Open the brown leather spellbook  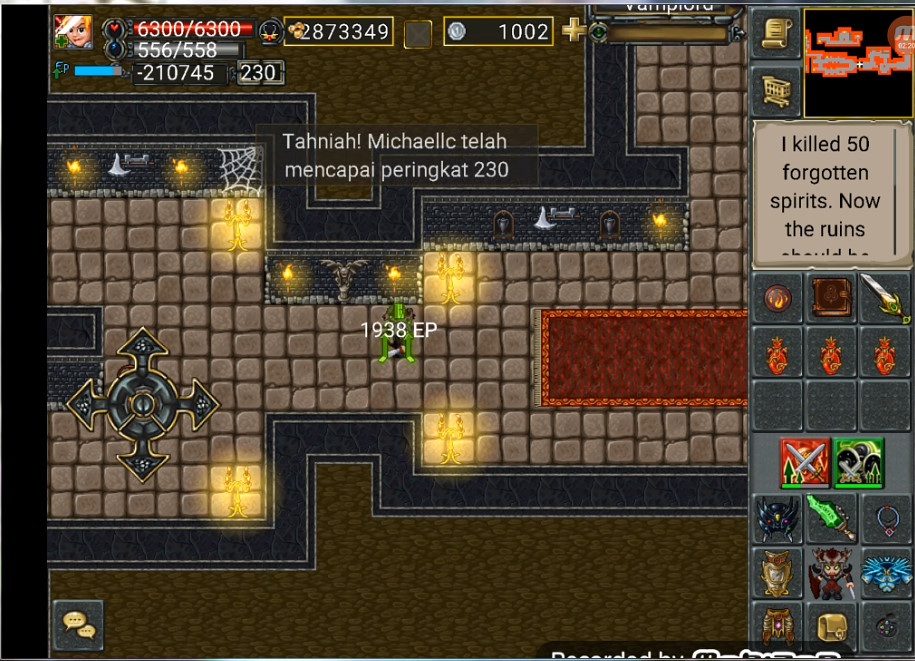[831, 299]
